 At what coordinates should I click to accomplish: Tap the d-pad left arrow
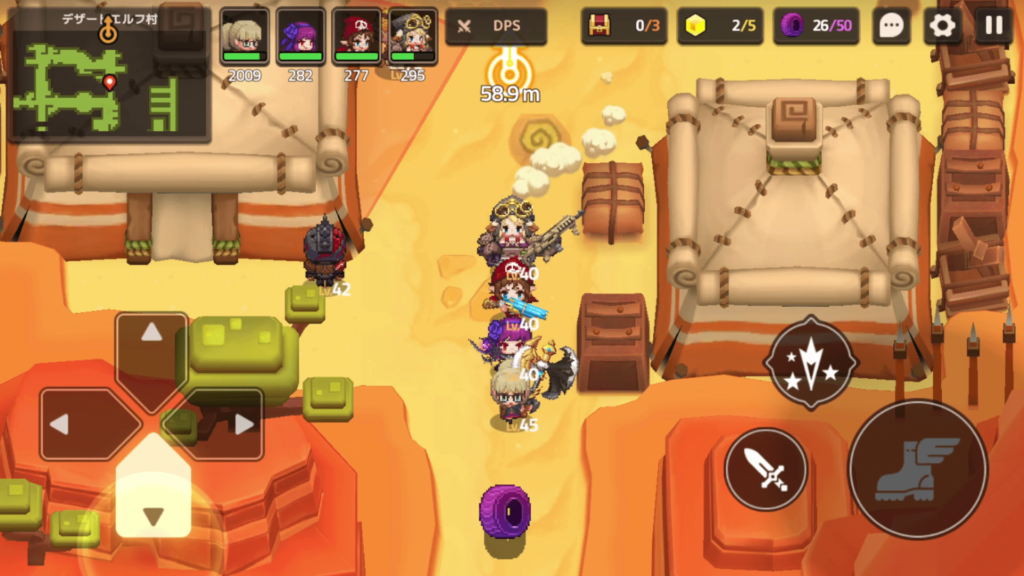point(78,424)
